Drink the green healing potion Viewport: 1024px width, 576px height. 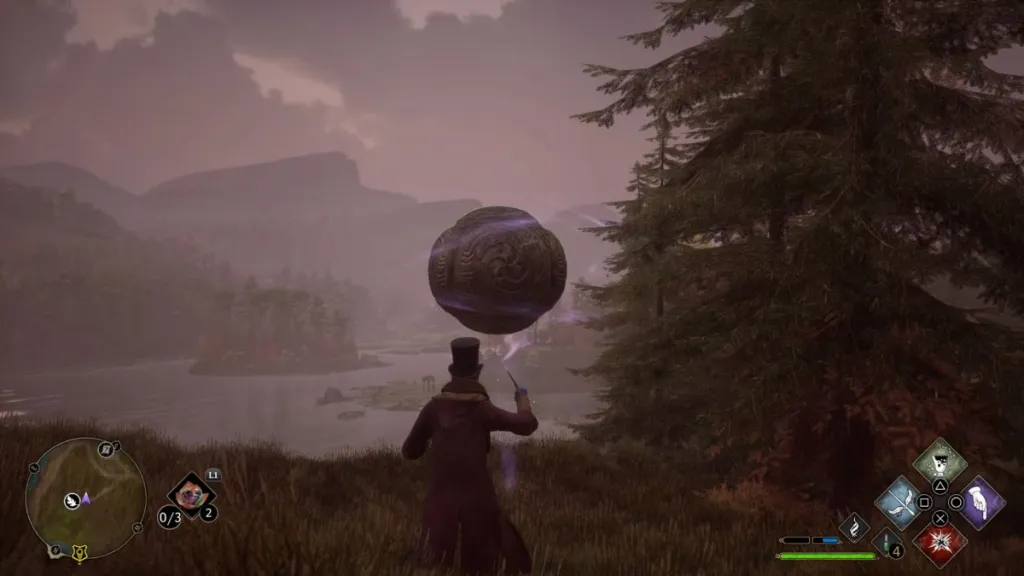click(x=886, y=541)
